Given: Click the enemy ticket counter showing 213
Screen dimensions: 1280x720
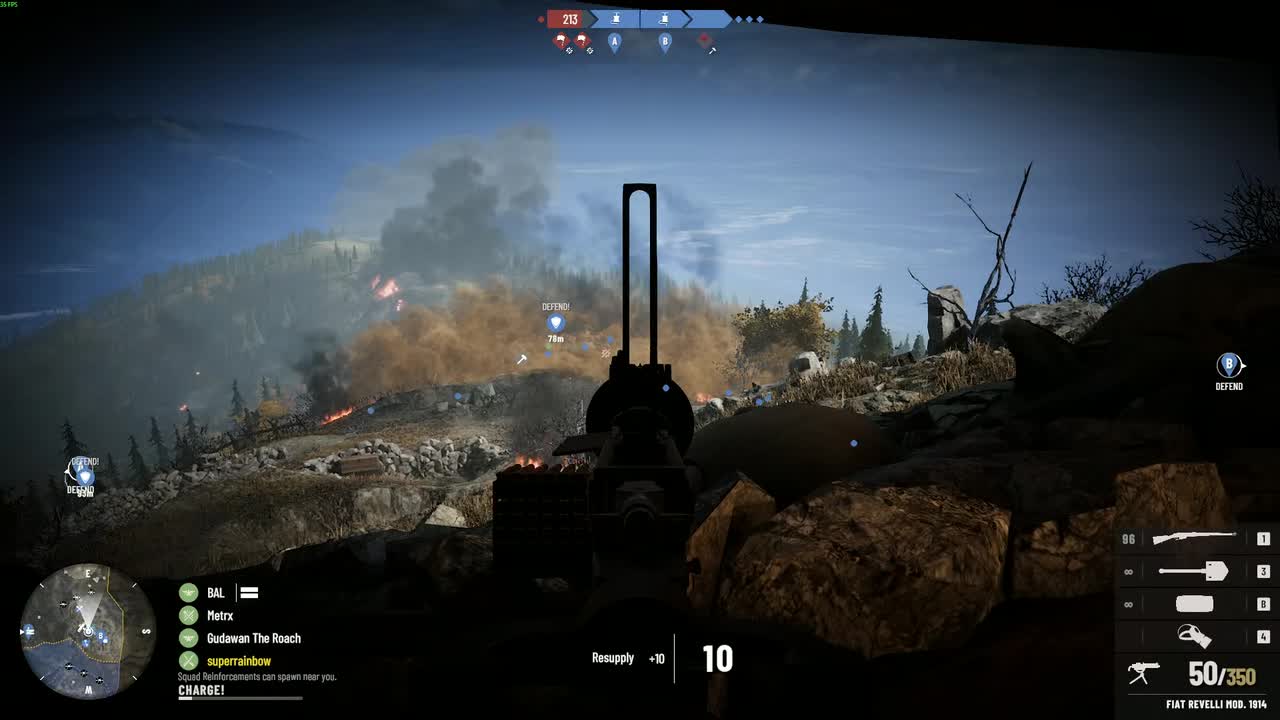Looking at the screenshot, I should [569, 18].
